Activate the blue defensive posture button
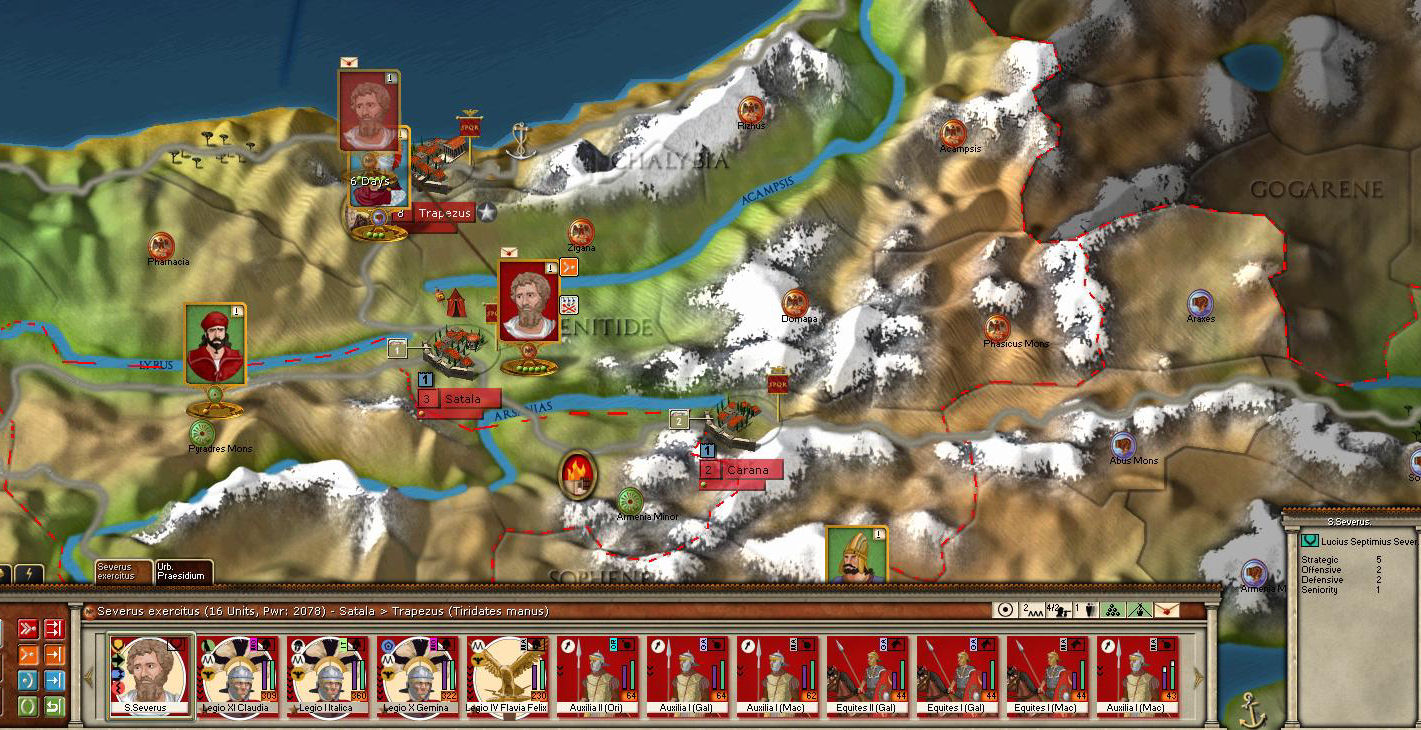Screen dimensions: 1421x730 (28, 681)
